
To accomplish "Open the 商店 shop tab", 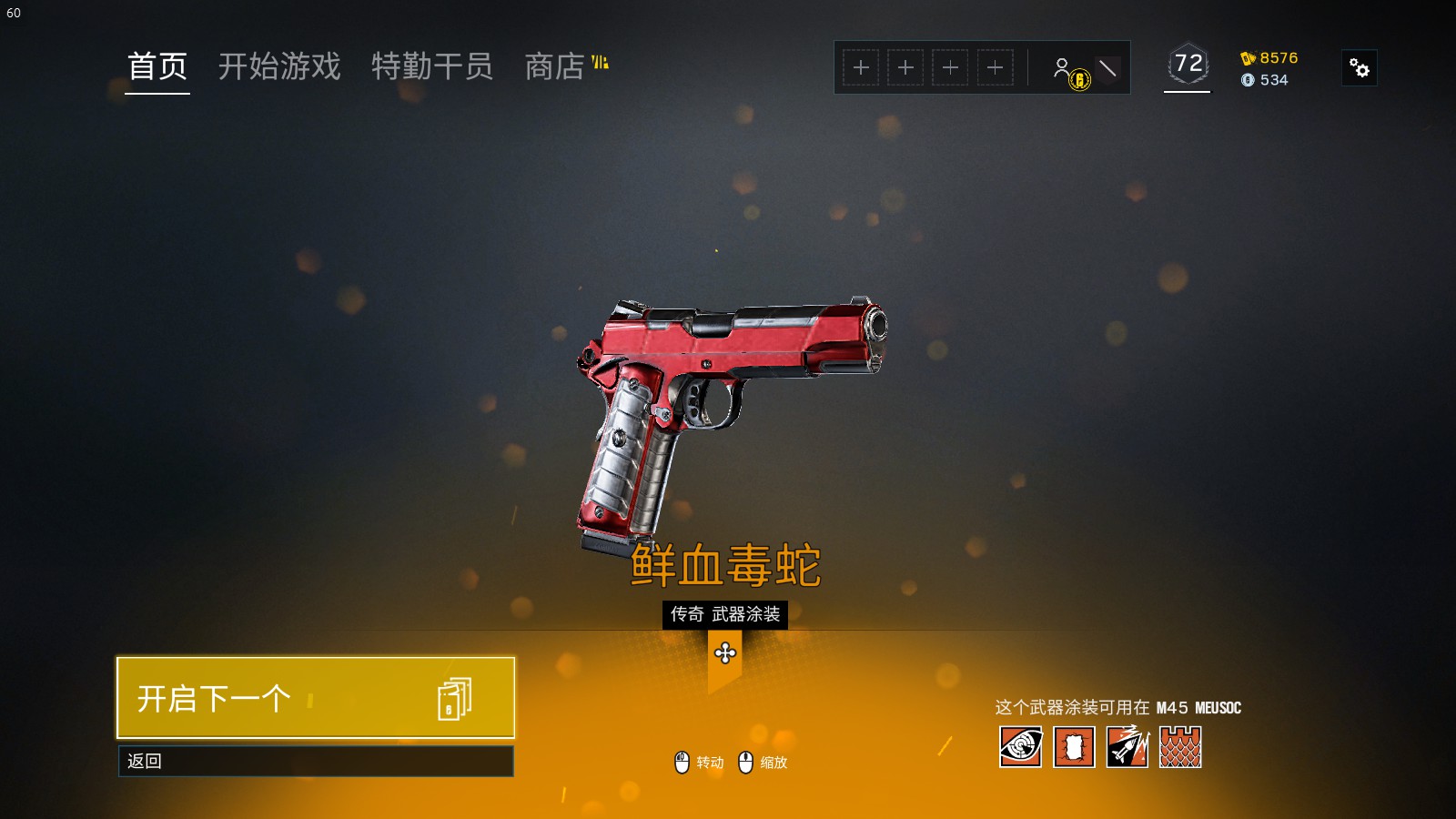I will pos(554,66).
